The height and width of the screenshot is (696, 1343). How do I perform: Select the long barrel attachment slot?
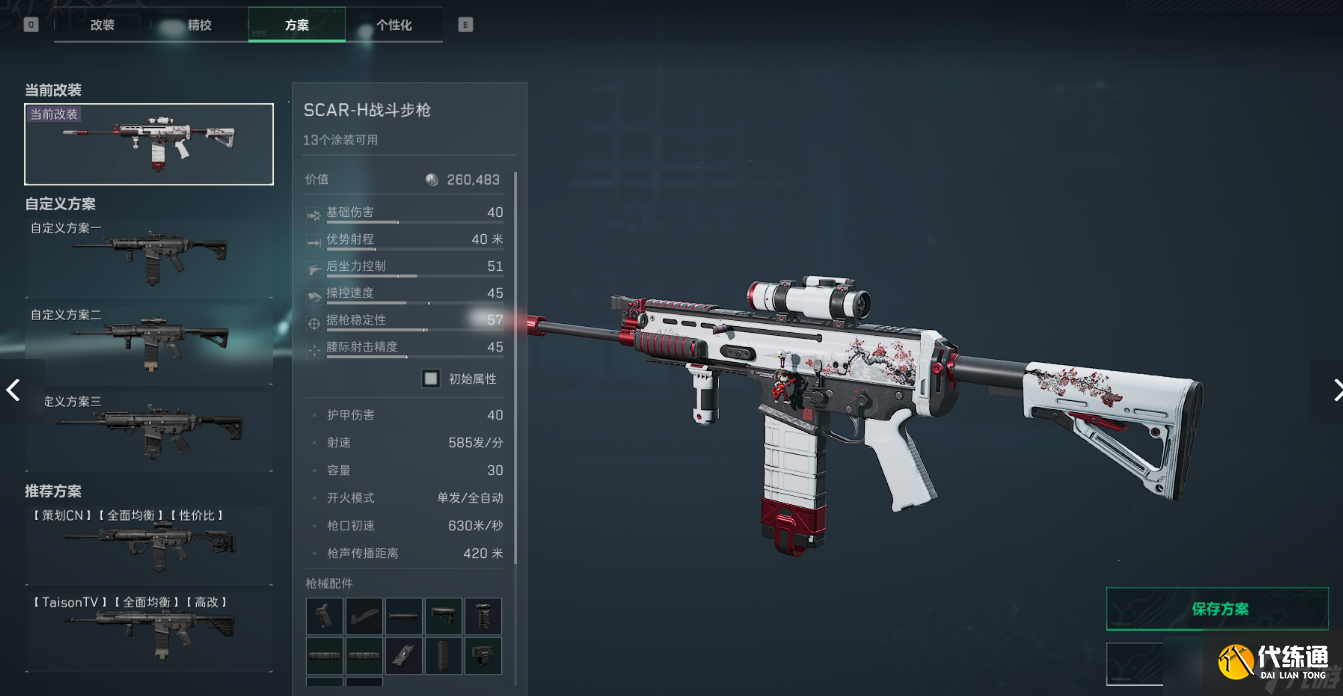click(x=404, y=616)
